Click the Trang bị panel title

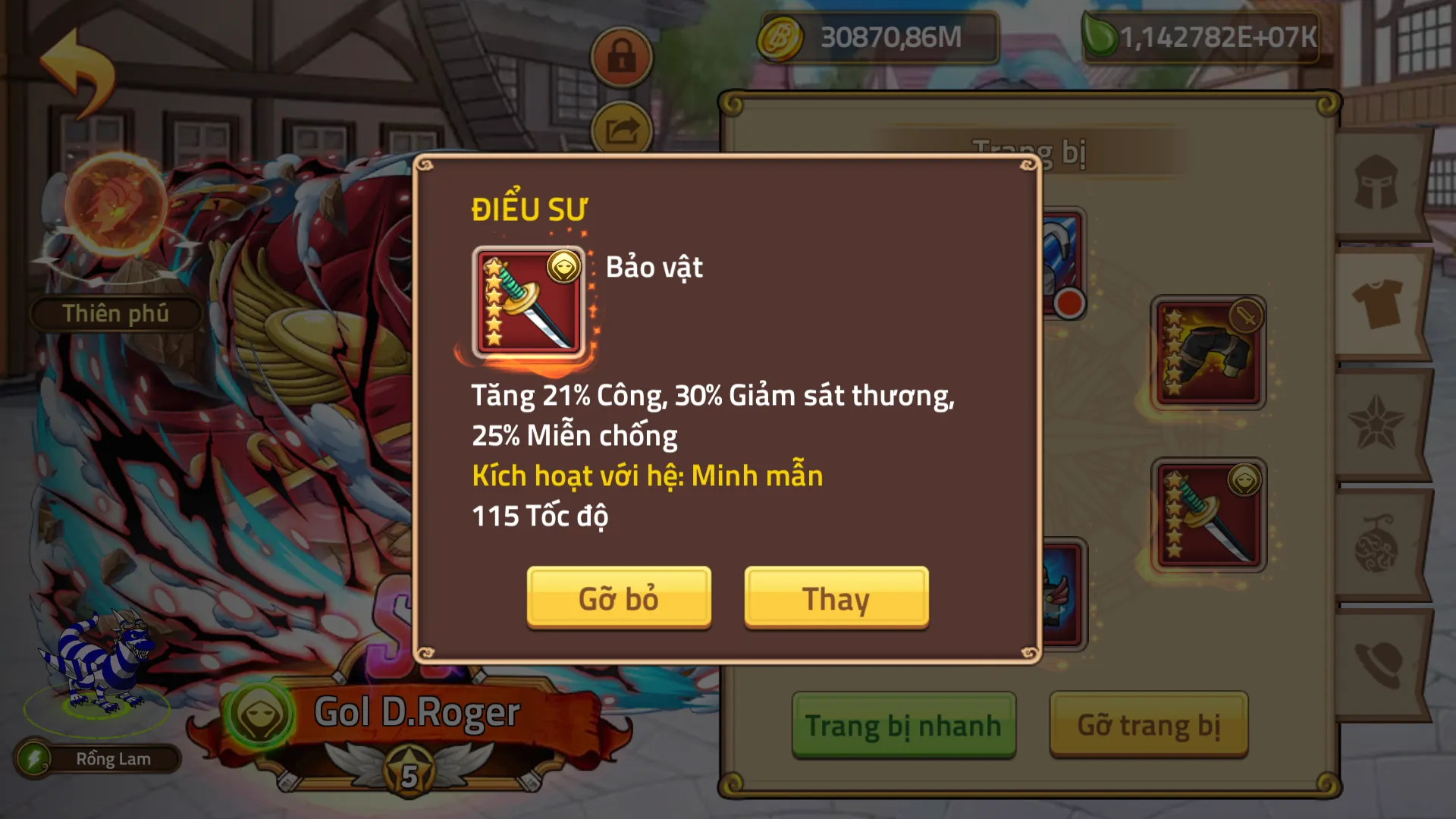pyautogui.click(x=1031, y=150)
